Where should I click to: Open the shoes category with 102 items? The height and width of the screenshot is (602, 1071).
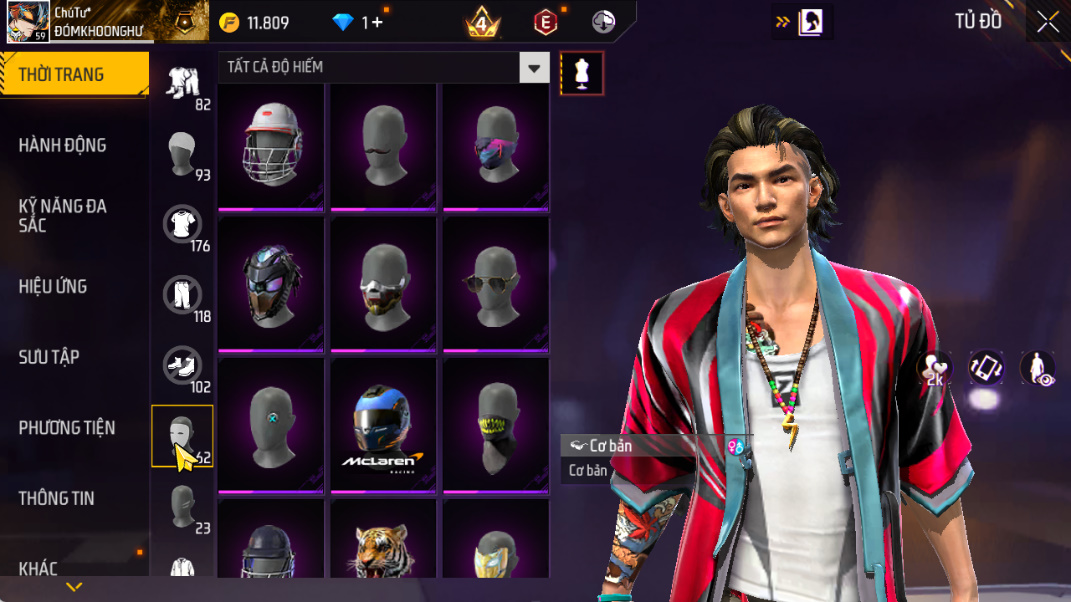coord(182,365)
